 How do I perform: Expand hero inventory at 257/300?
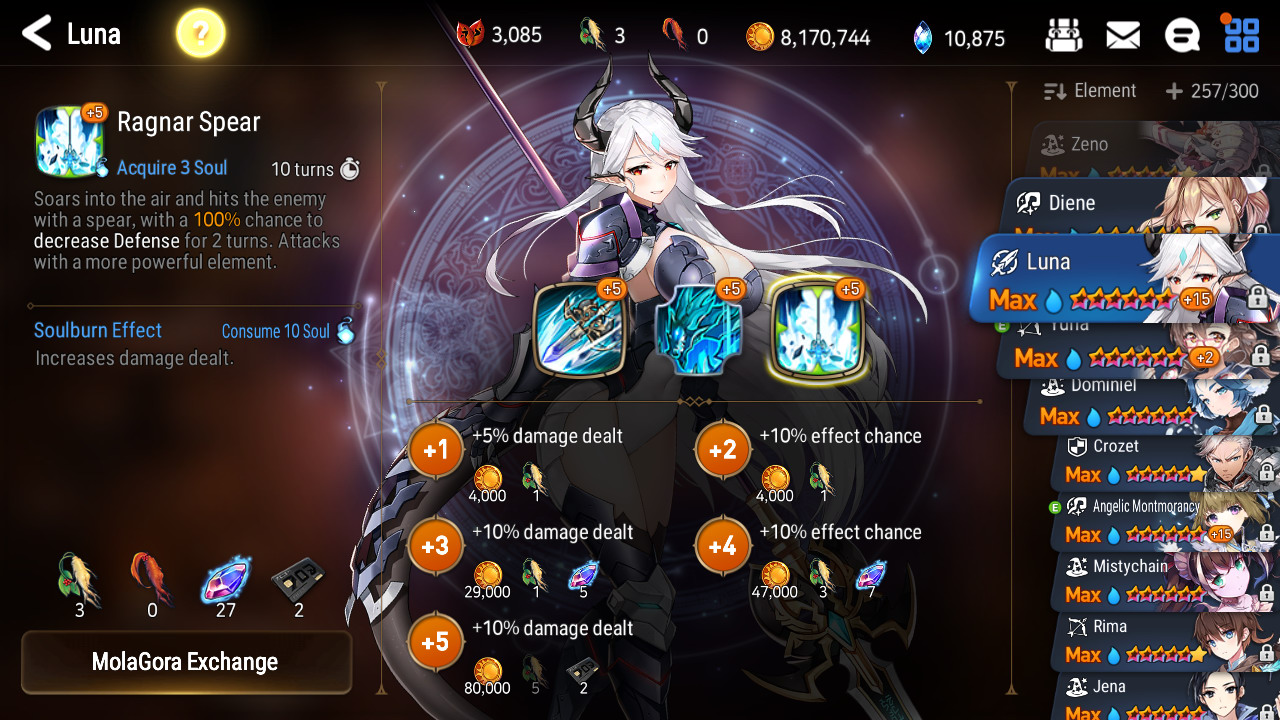(1212, 92)
